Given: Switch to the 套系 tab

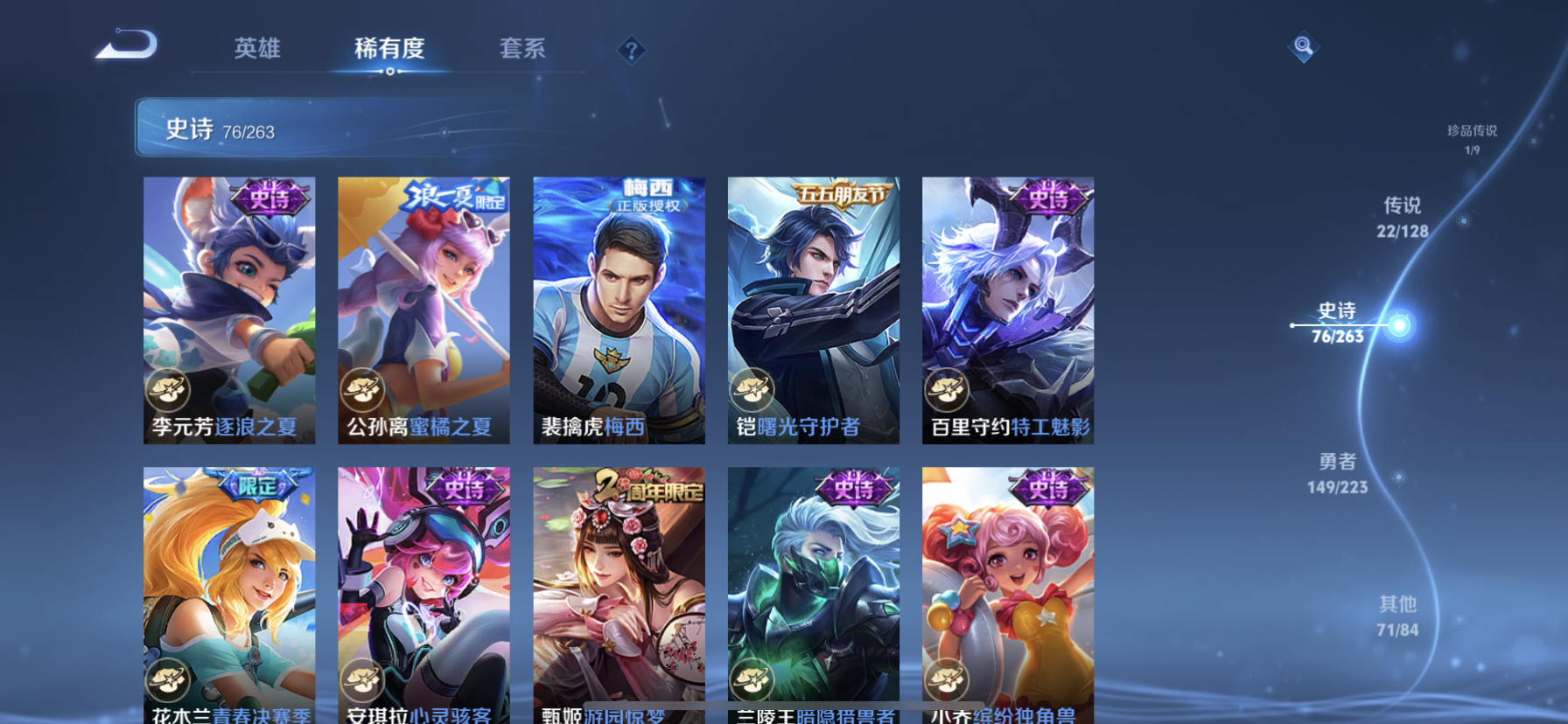Looking at the screenshot, I should pyautogui.click(x=522, y=50).
